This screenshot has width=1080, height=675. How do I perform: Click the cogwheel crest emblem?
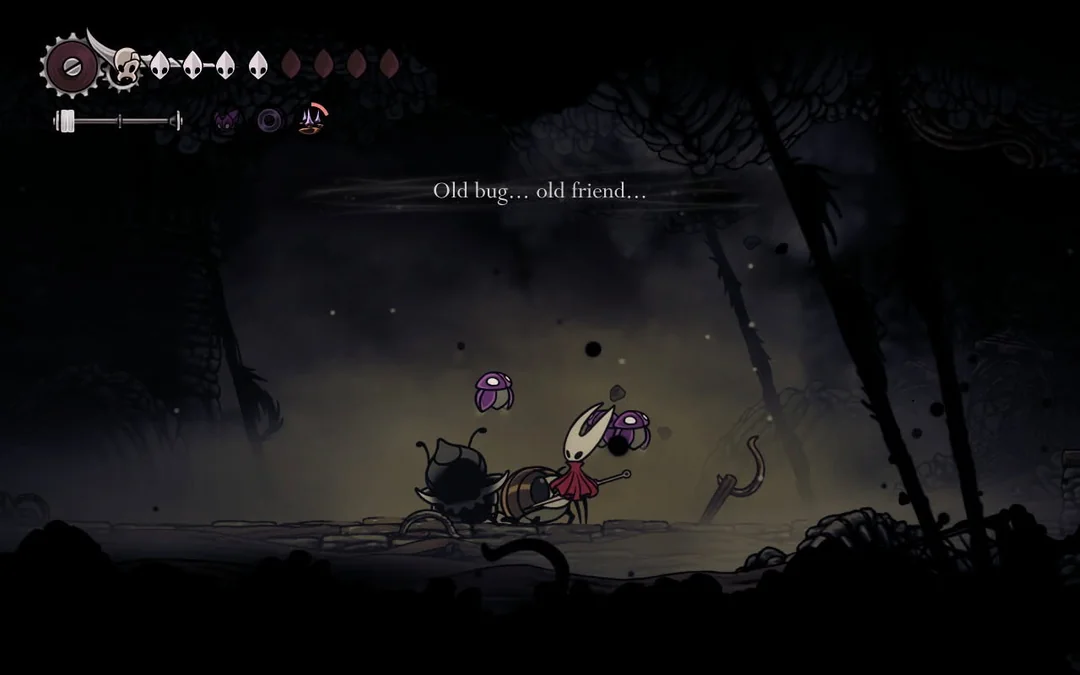pos(70,66)
